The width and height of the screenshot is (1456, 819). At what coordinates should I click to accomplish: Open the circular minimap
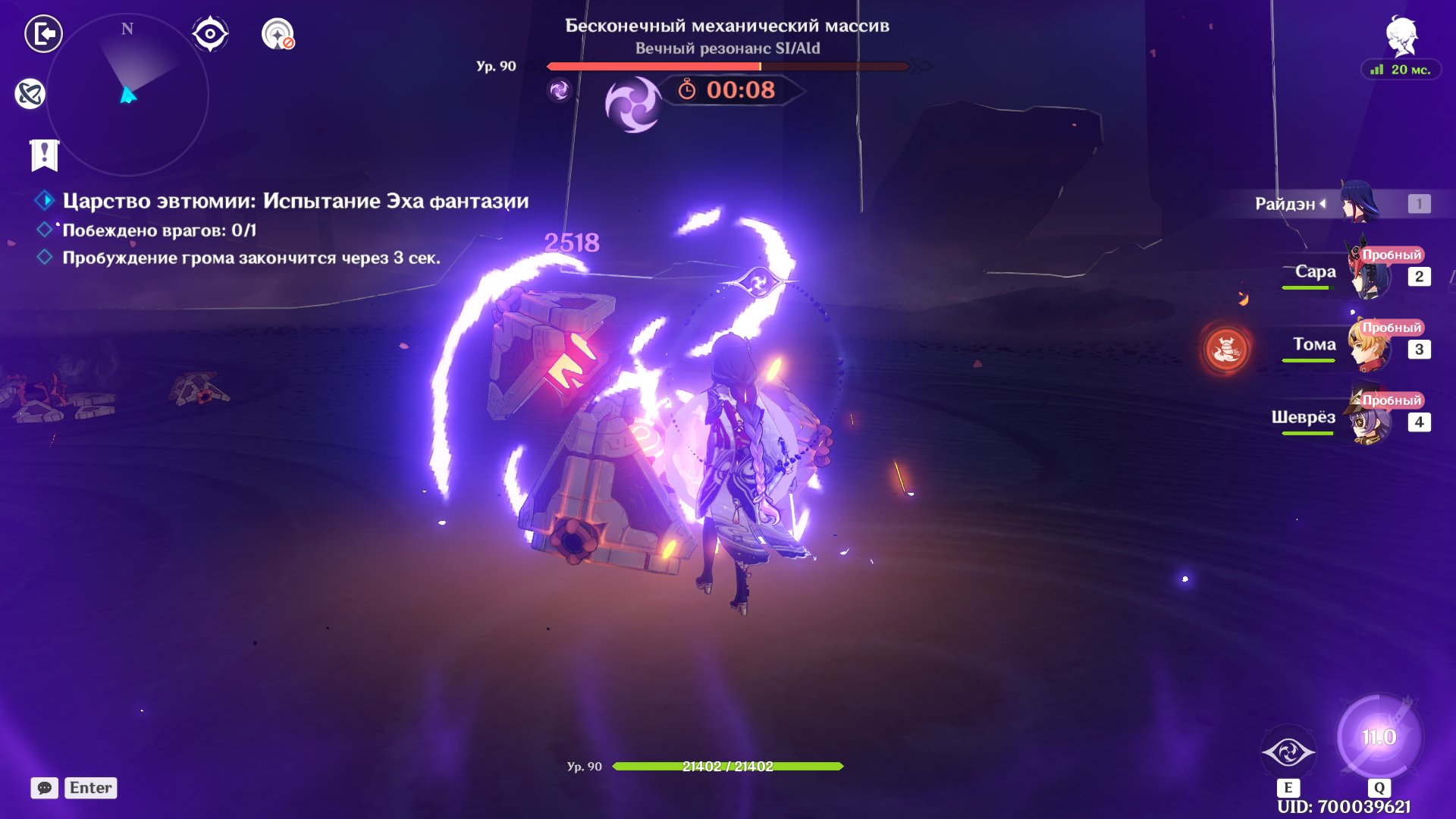click(x=127, y=95)
